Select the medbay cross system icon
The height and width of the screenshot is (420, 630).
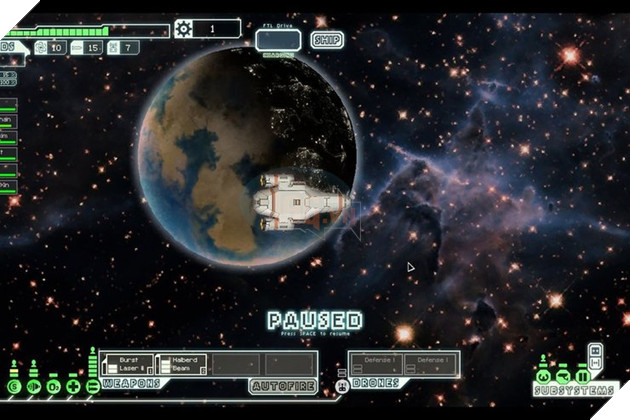point(72,386)
